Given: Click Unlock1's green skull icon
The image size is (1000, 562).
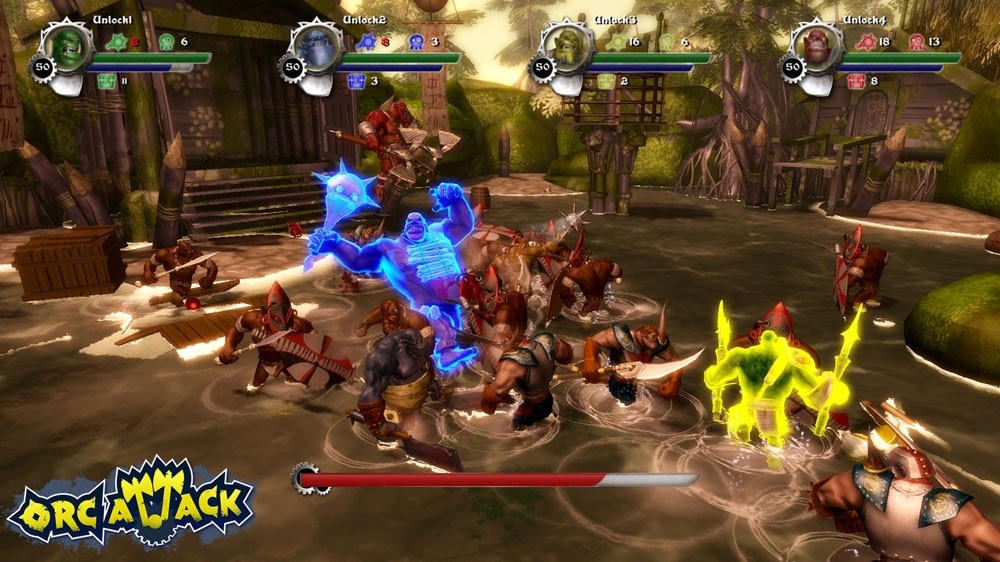Looking at the screenshot, I should click(166, 42).
